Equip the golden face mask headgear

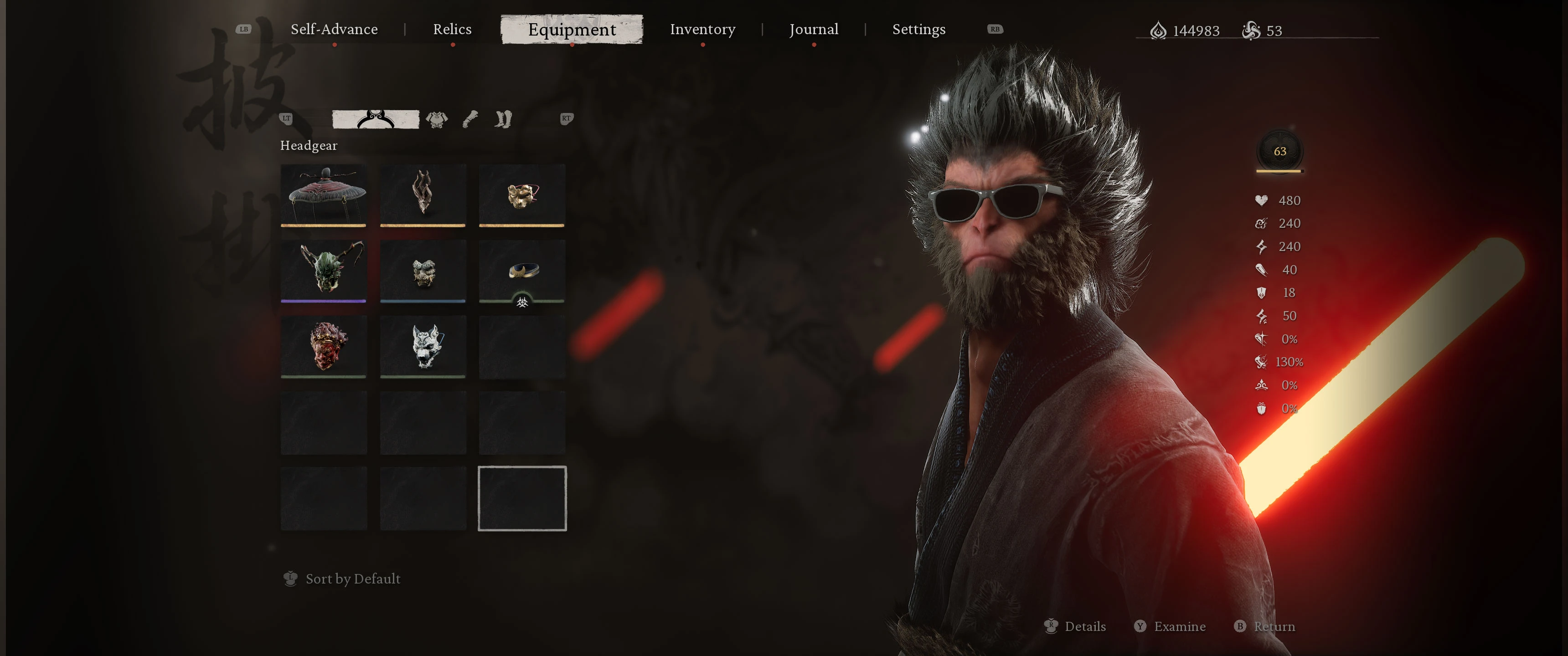coord(521,195)
